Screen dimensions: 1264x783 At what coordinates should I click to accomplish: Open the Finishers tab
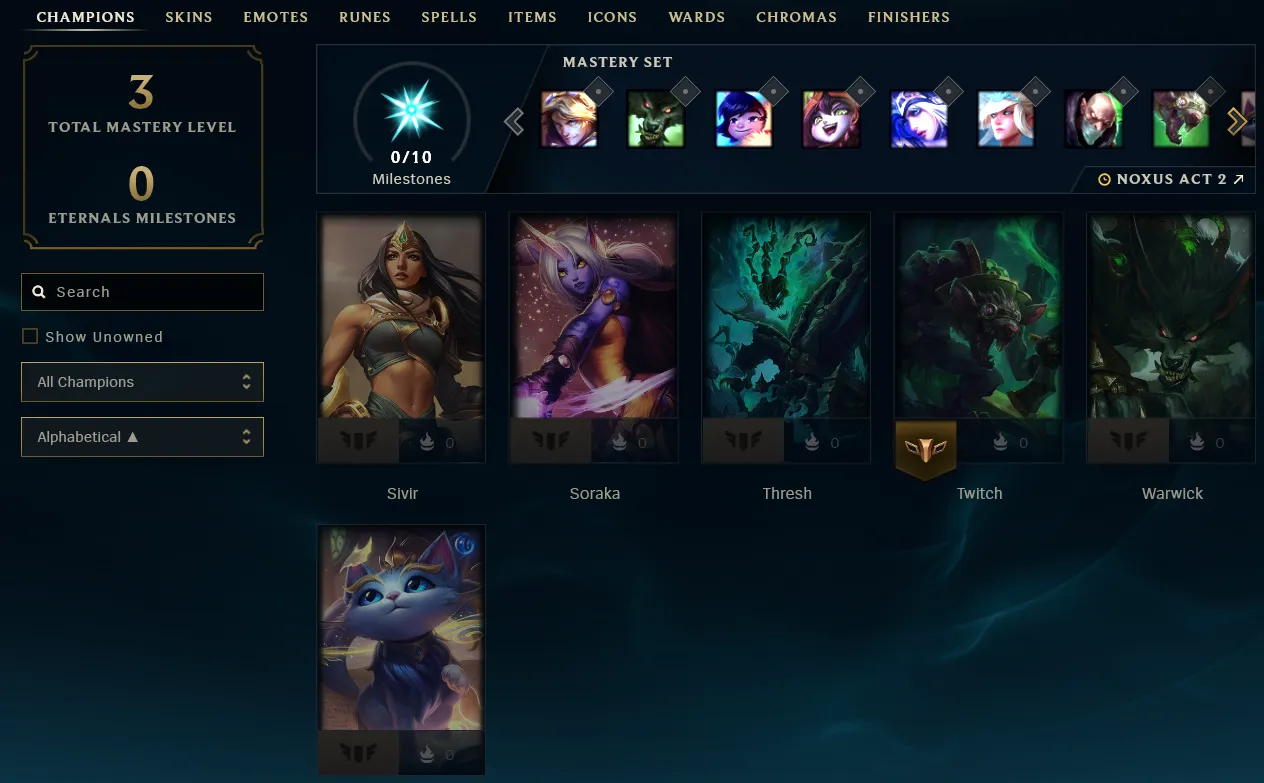pos(908,17)
